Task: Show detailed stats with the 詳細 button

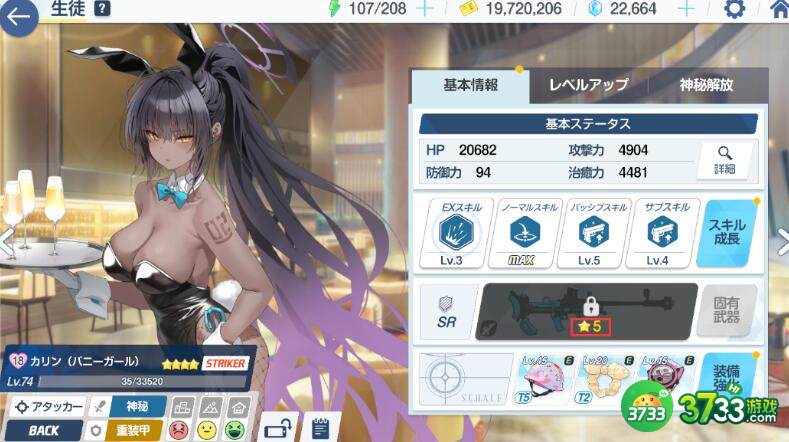Action: 724,160
